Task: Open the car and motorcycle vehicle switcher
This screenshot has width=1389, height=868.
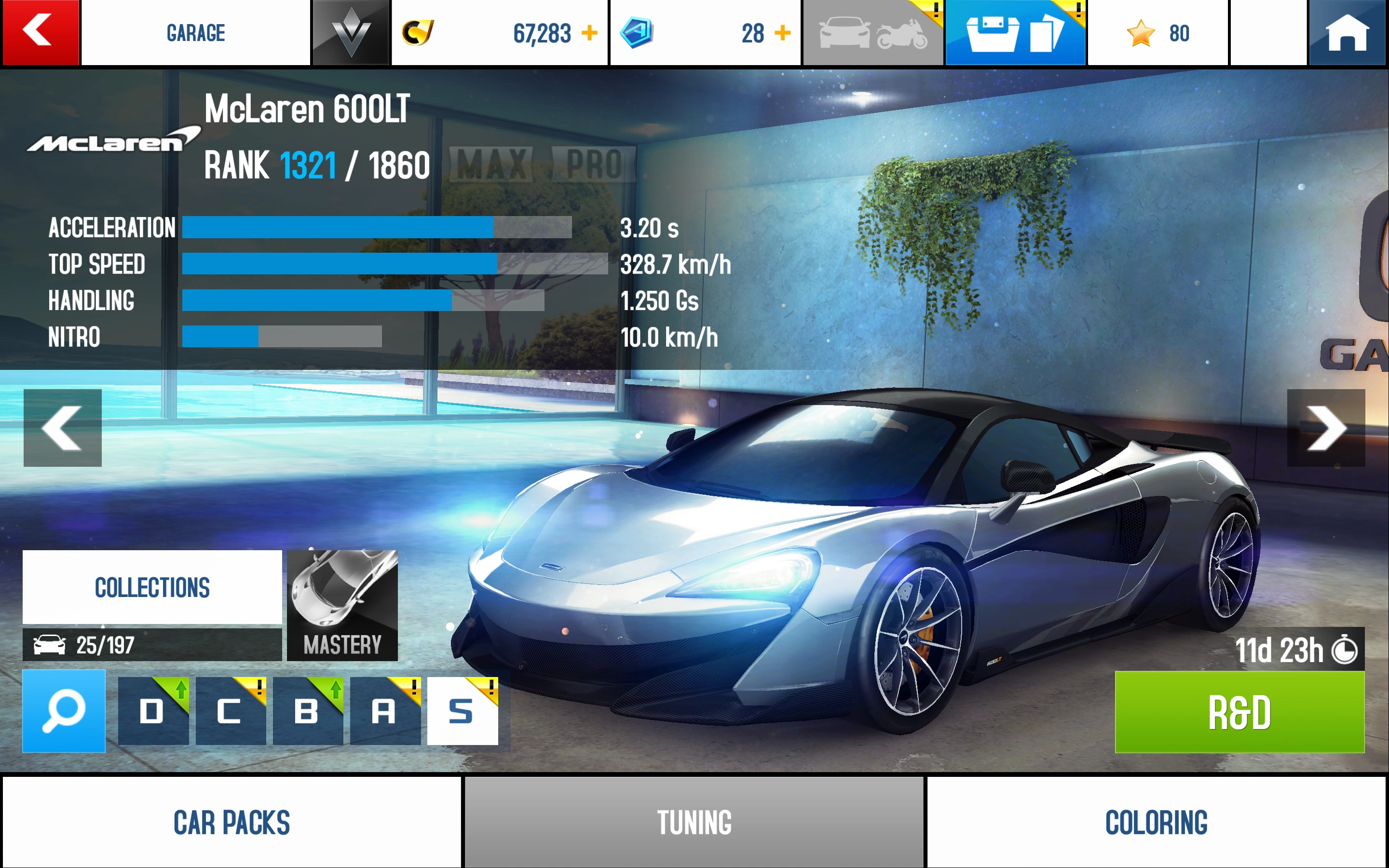Action: tap(872, 33)
